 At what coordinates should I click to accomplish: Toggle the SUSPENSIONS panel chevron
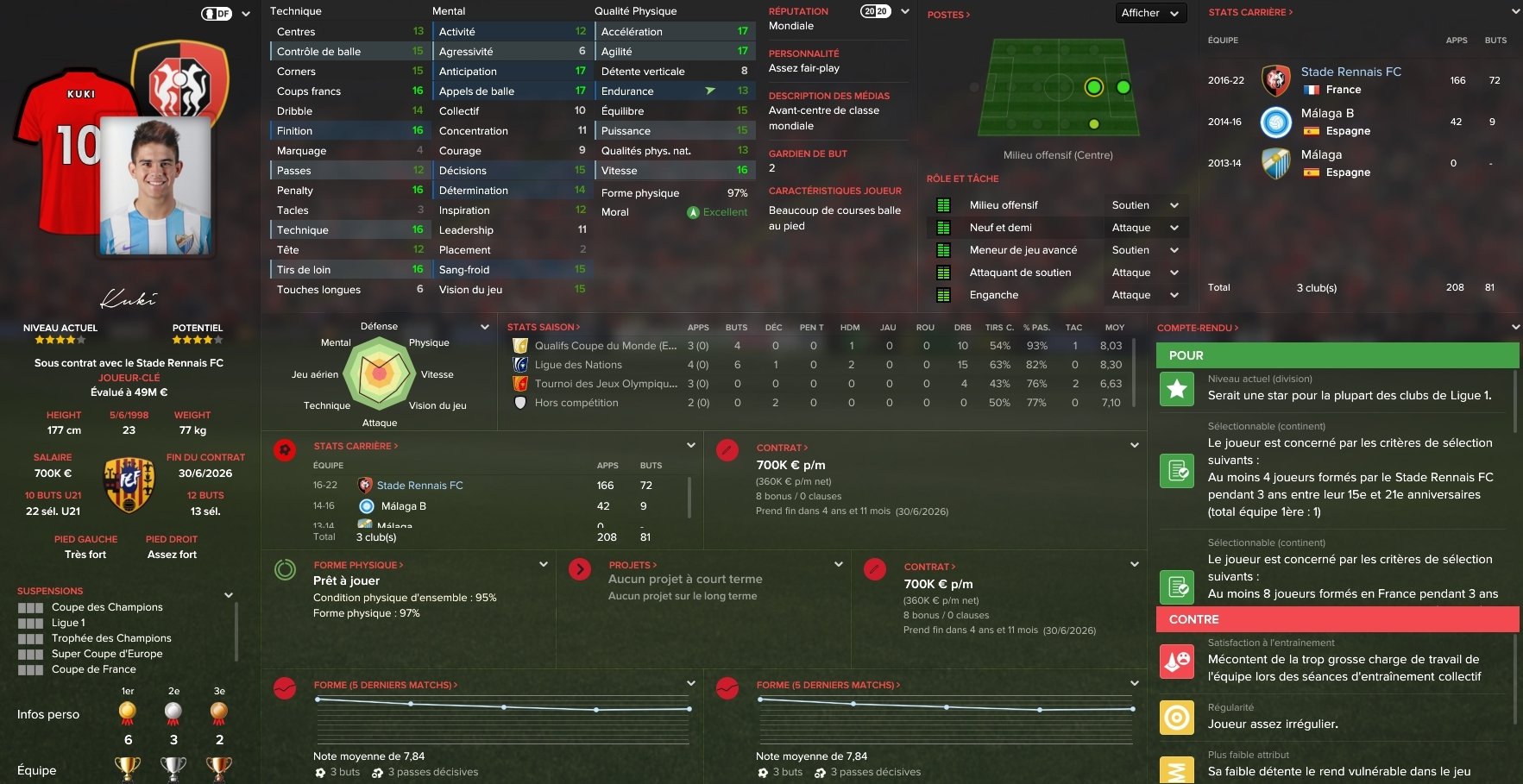(229, 595)
